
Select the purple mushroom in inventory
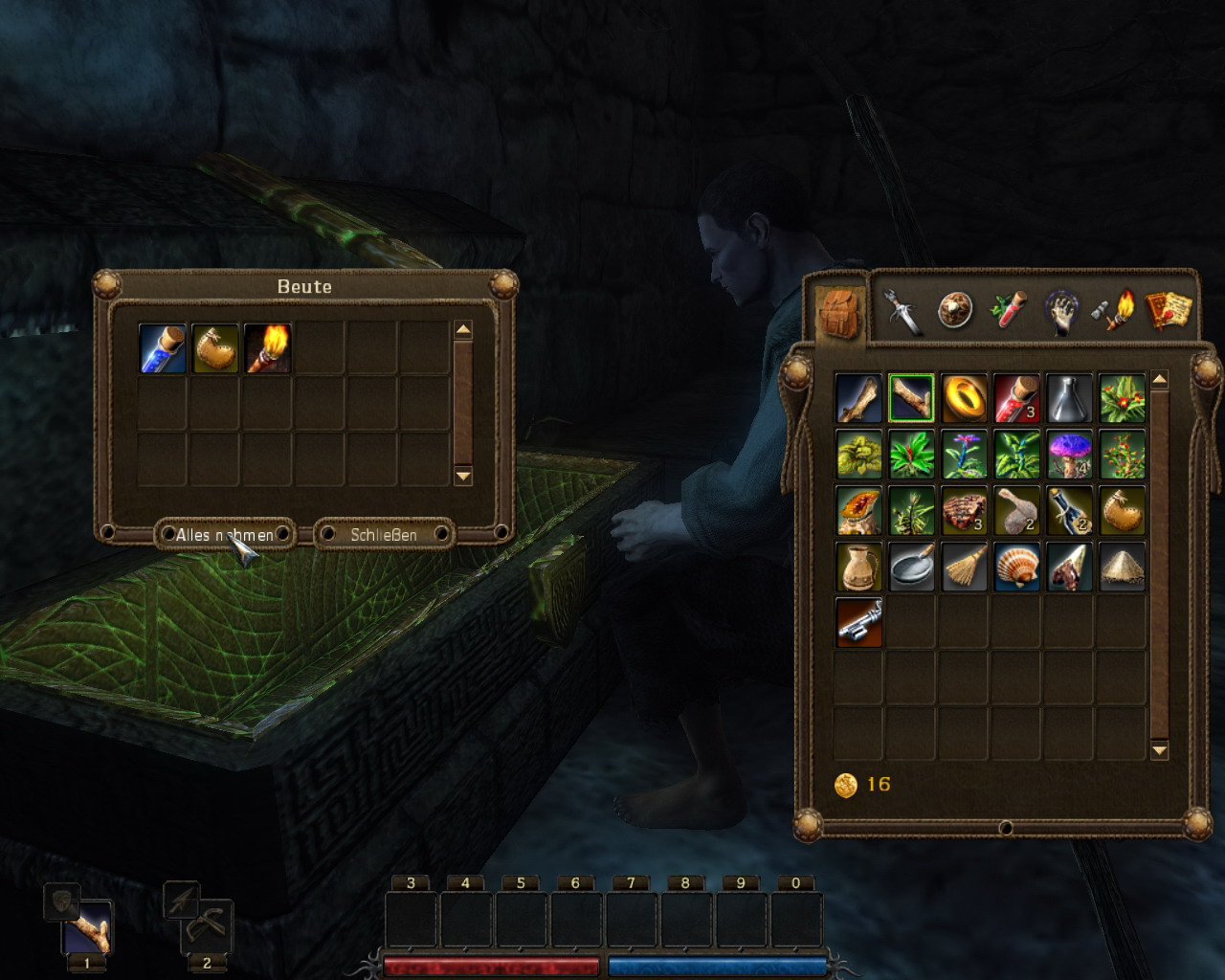click(x=1069, y=454)
